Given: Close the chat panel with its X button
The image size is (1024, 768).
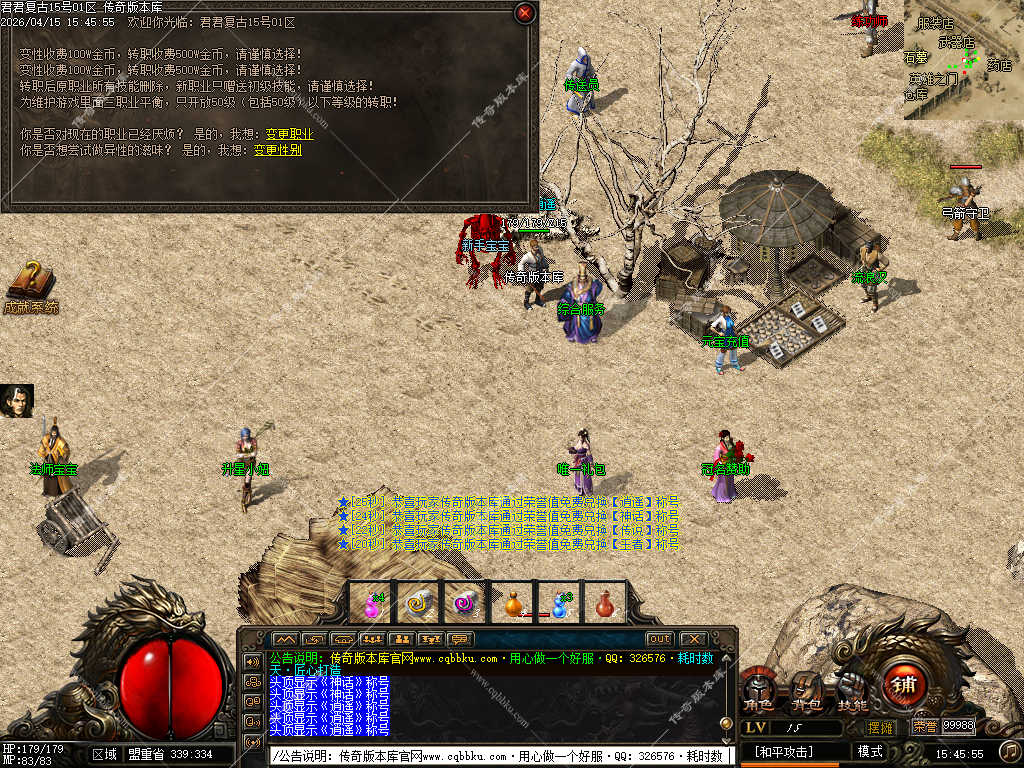Looking at the screenshot, I should coord(692,639).
